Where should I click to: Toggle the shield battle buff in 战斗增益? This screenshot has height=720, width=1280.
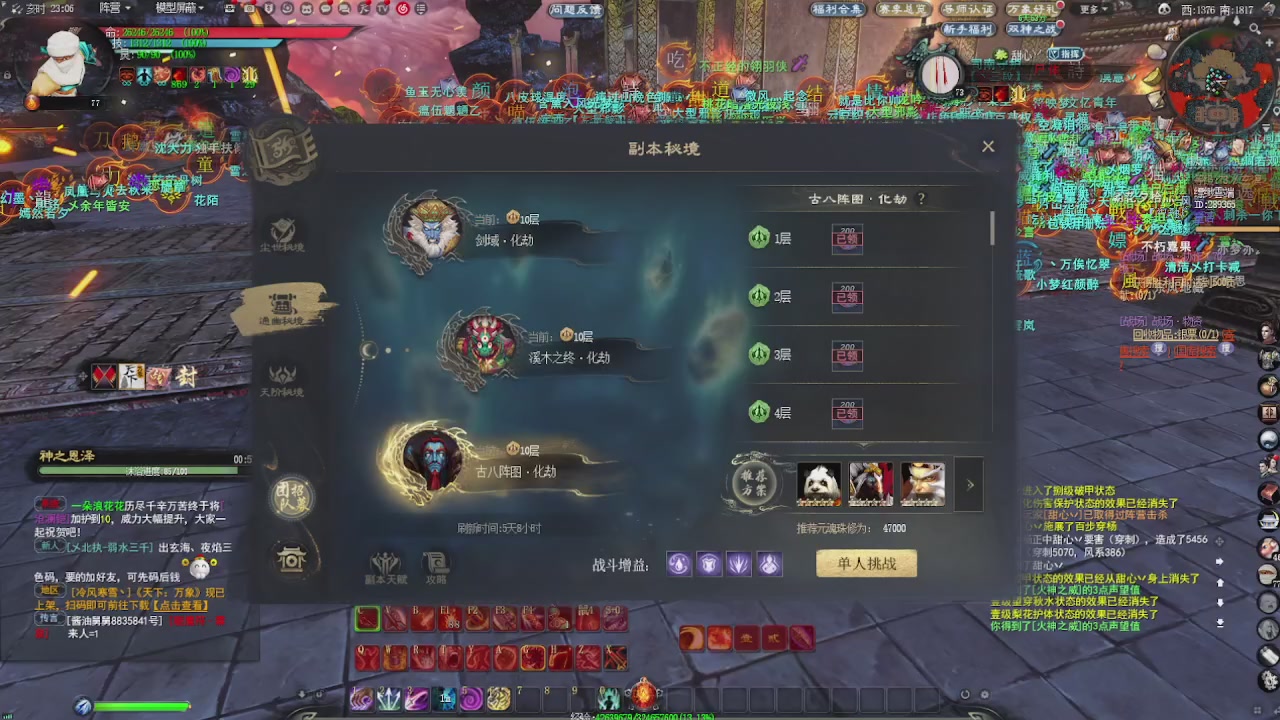708,564
